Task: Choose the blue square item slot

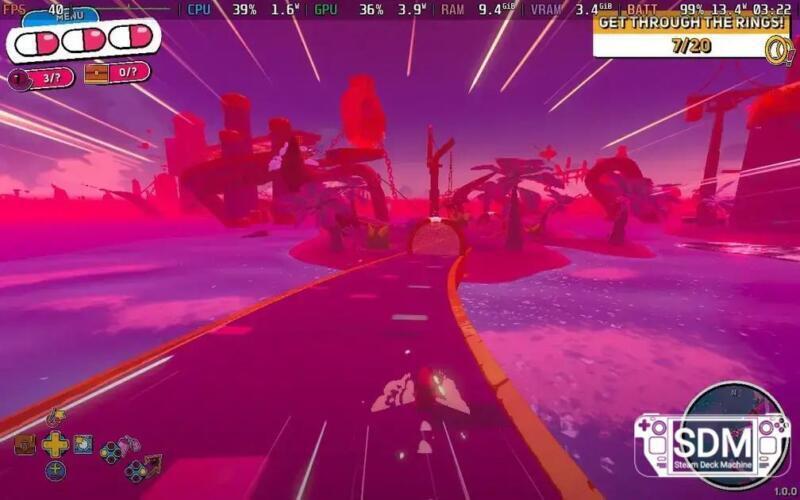Action: 83,443
